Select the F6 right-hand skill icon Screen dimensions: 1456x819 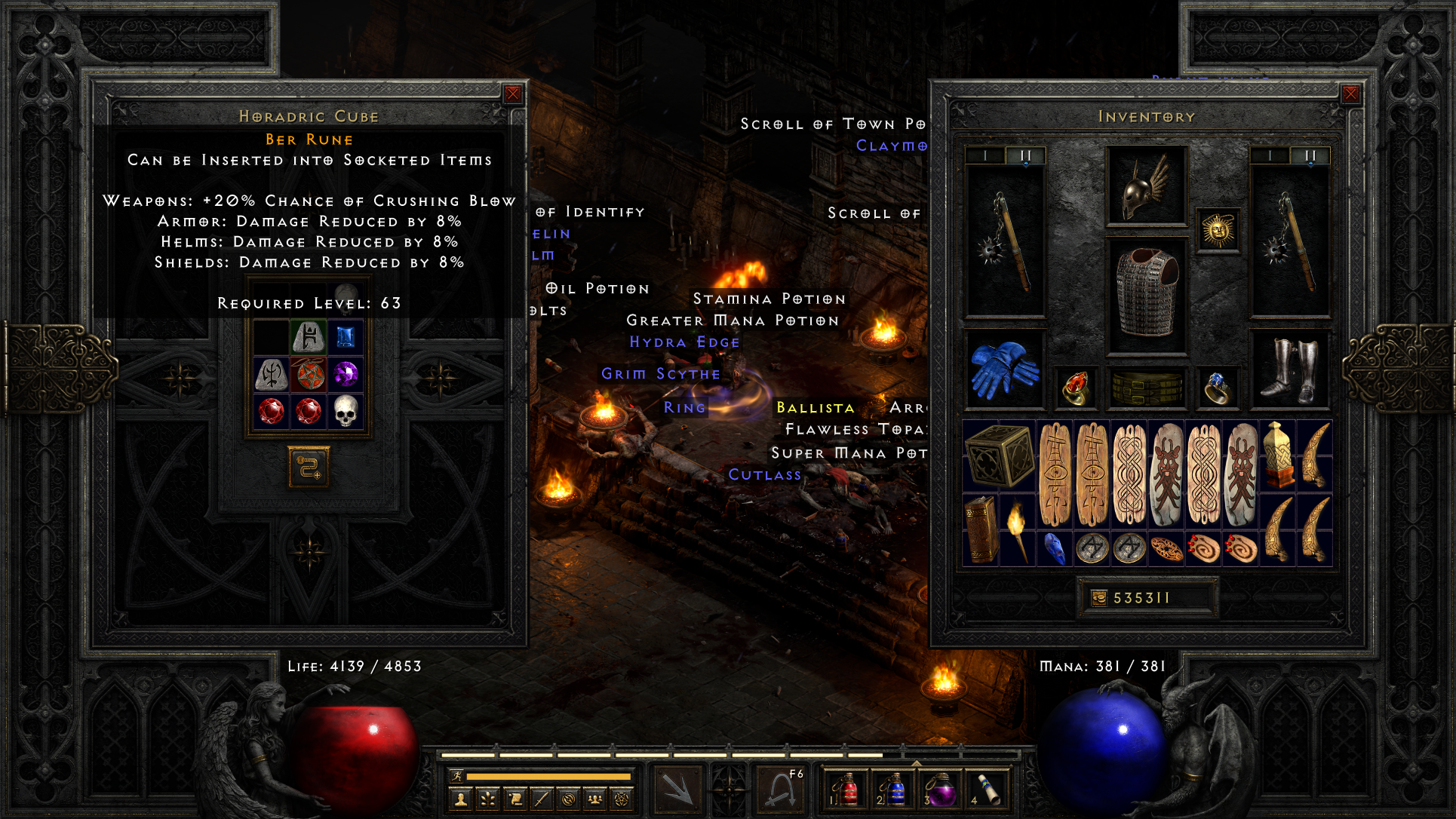(x=781, y=788)
